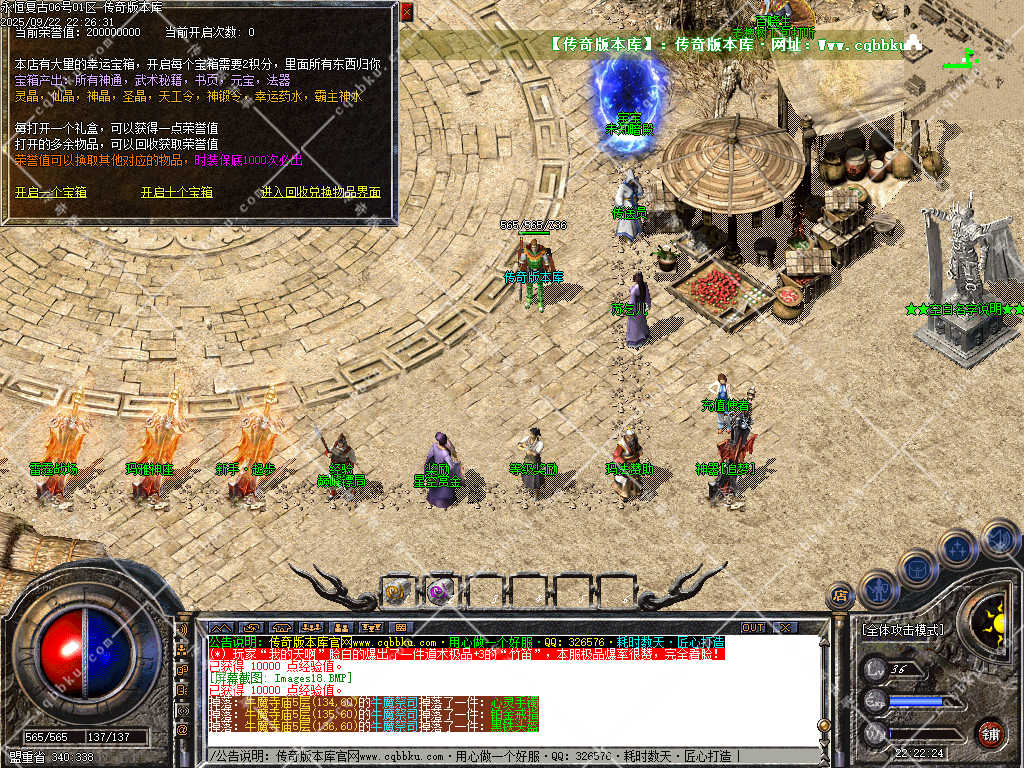Select the purple orb quick-belt slot
The width and height of the screenshot is (1024, 768).
(439, 591)
